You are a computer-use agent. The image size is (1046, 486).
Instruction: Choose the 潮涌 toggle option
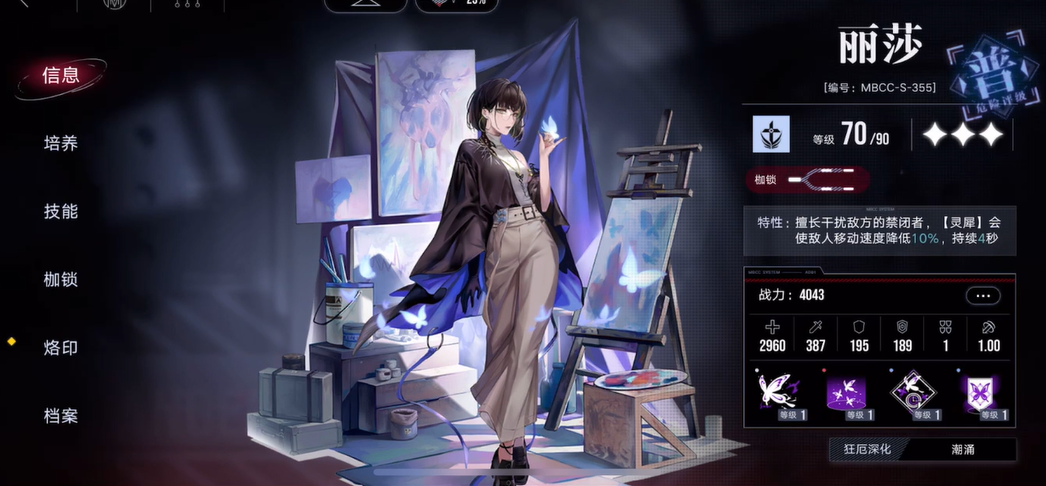[x=963, y=449]
